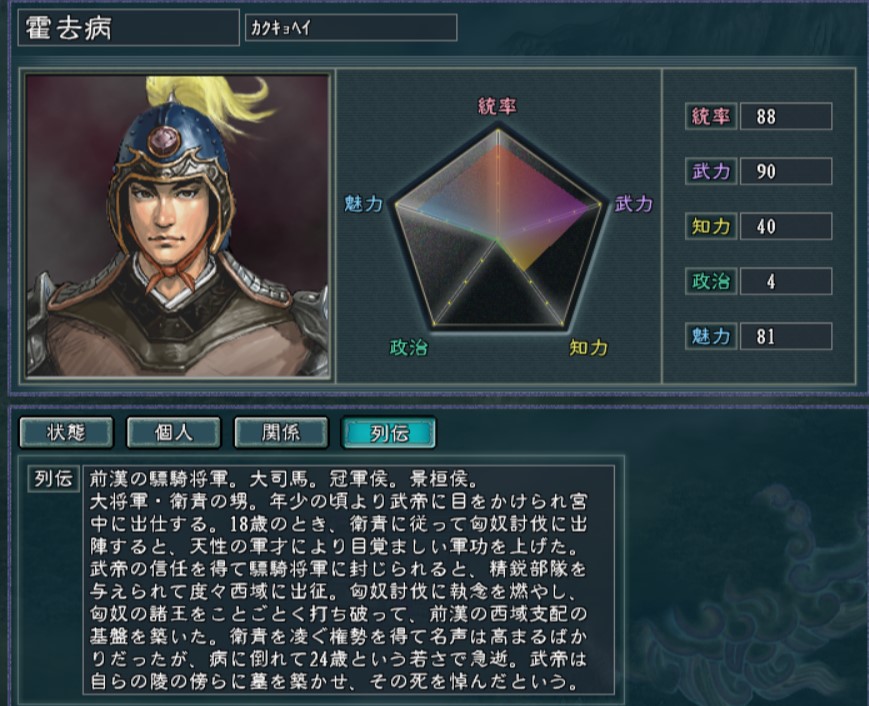
Task: Select the 列伝 biography tab
Action: [388, 433]
